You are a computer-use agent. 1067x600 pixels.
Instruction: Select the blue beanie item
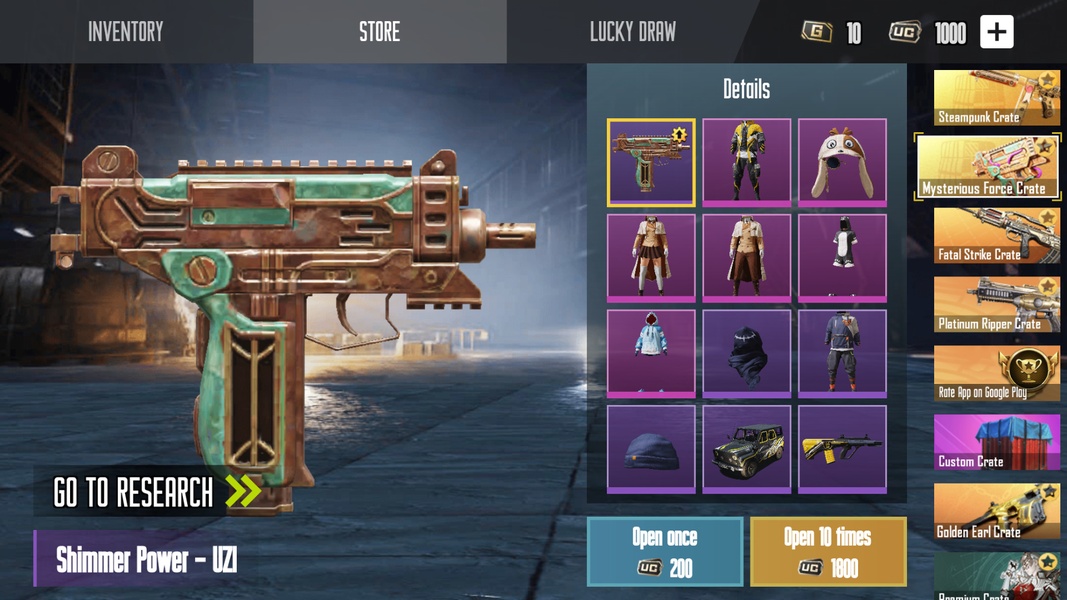[x=651, y=448]
